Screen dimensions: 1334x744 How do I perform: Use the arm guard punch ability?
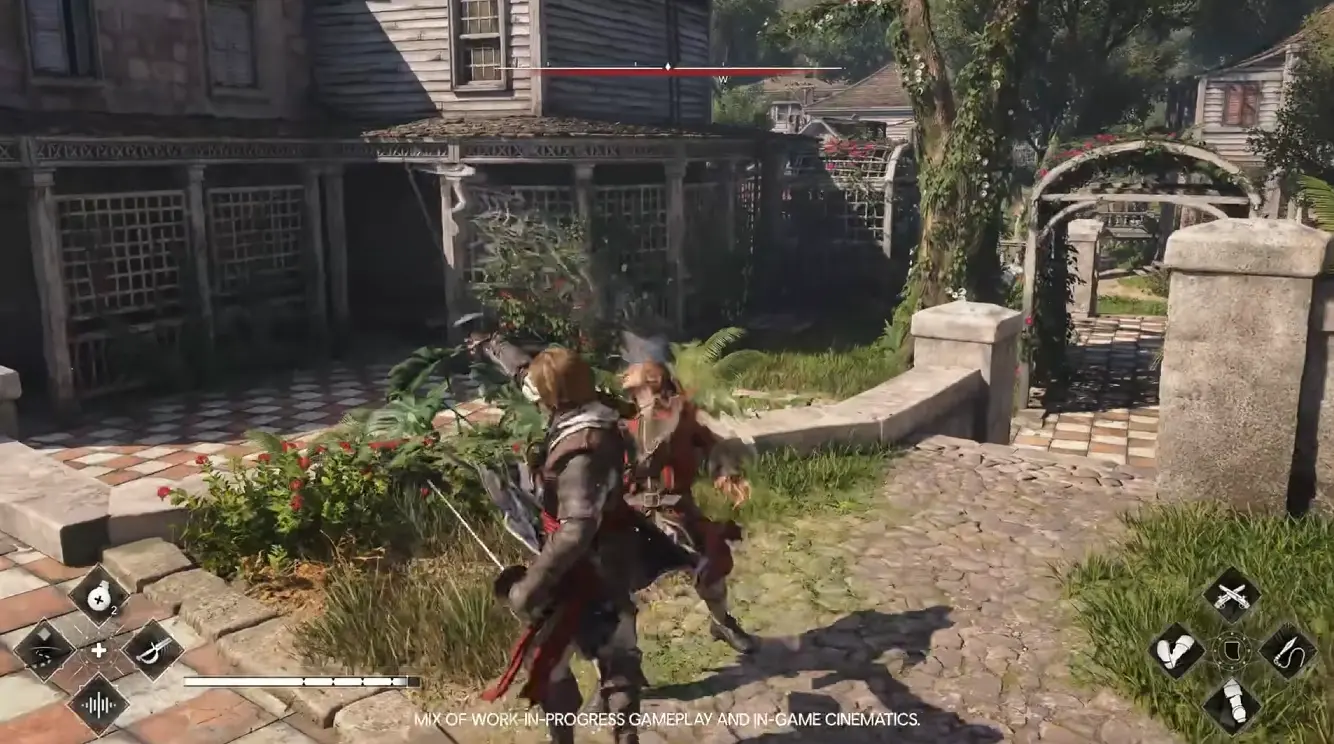tap(1176, 651)
